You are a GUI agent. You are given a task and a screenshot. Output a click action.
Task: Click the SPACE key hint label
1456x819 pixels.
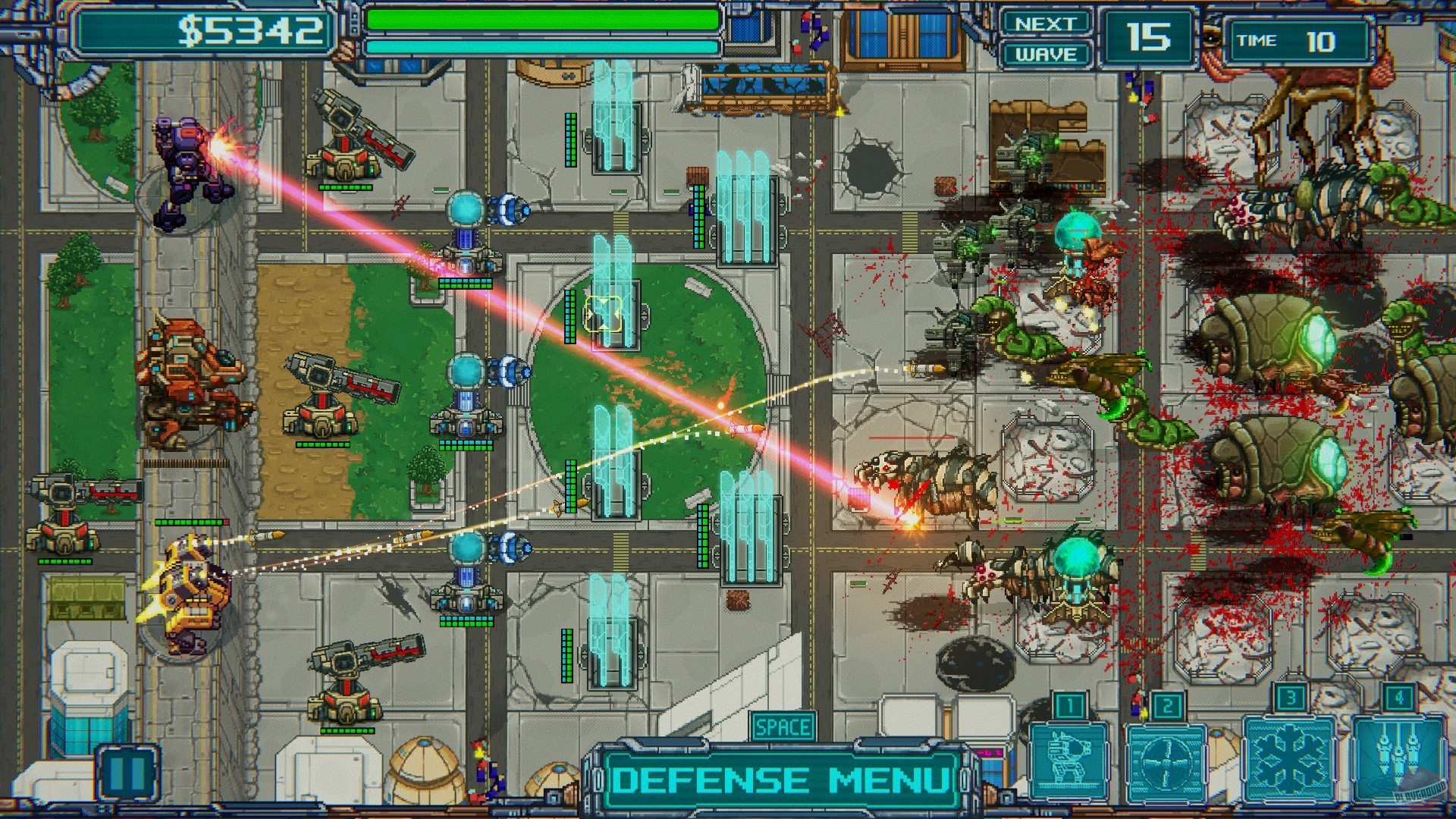click(x=783, y=726)
